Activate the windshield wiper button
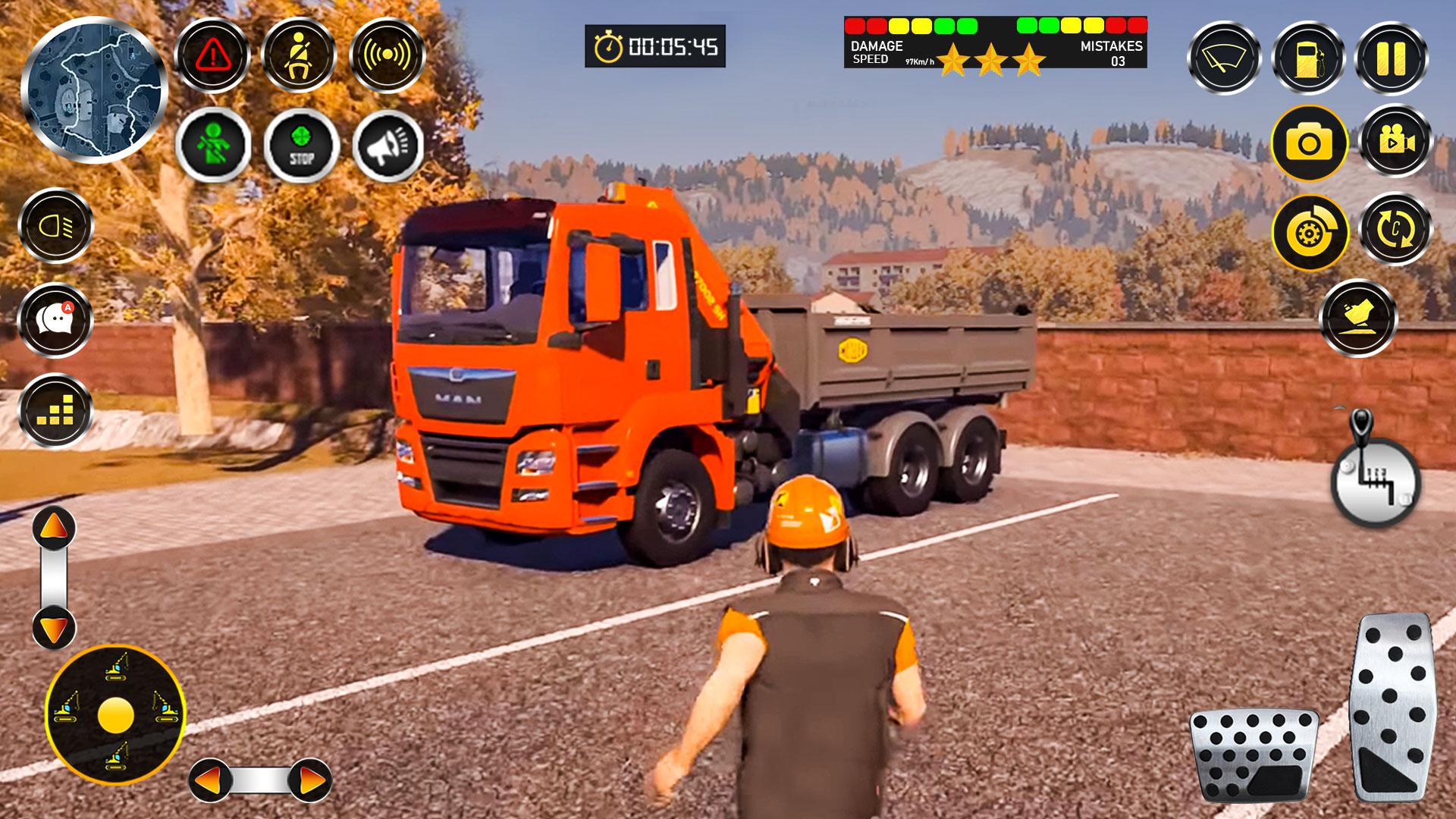This screenshot has width=1456, height=819. pyautogui.click(x=1223, y=58)
